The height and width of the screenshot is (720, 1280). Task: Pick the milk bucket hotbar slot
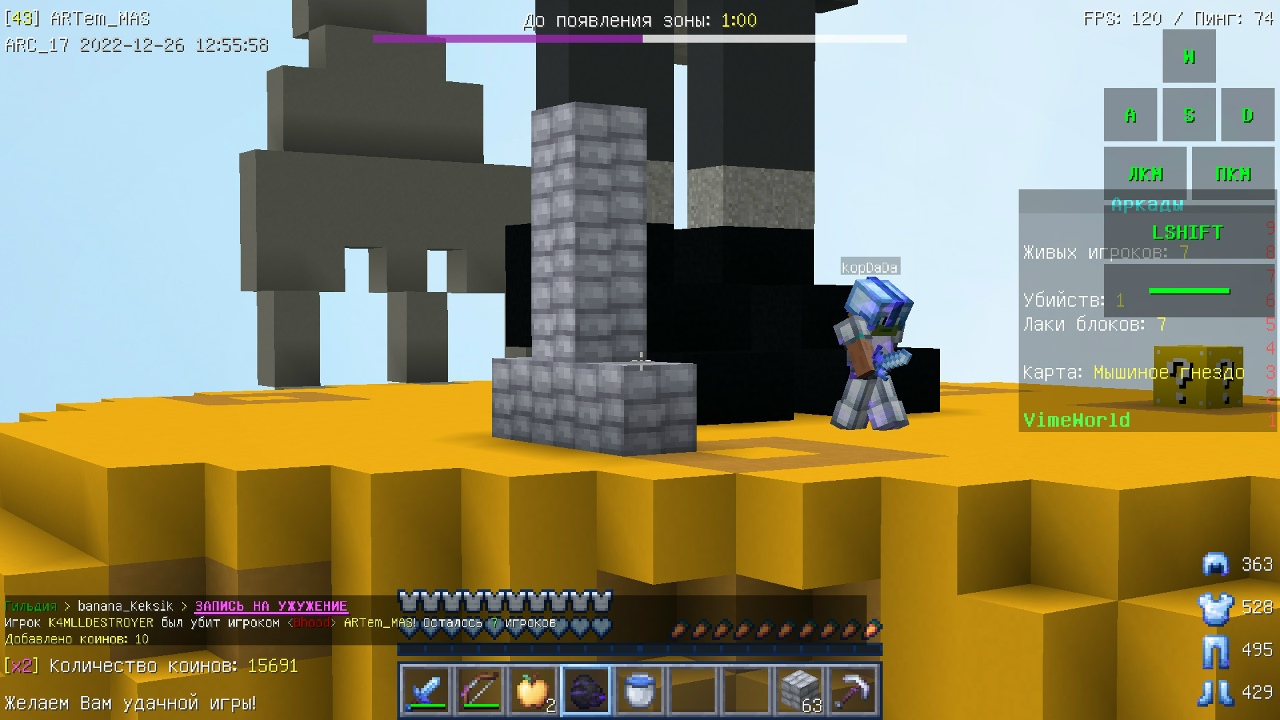[x=640, y=691]
